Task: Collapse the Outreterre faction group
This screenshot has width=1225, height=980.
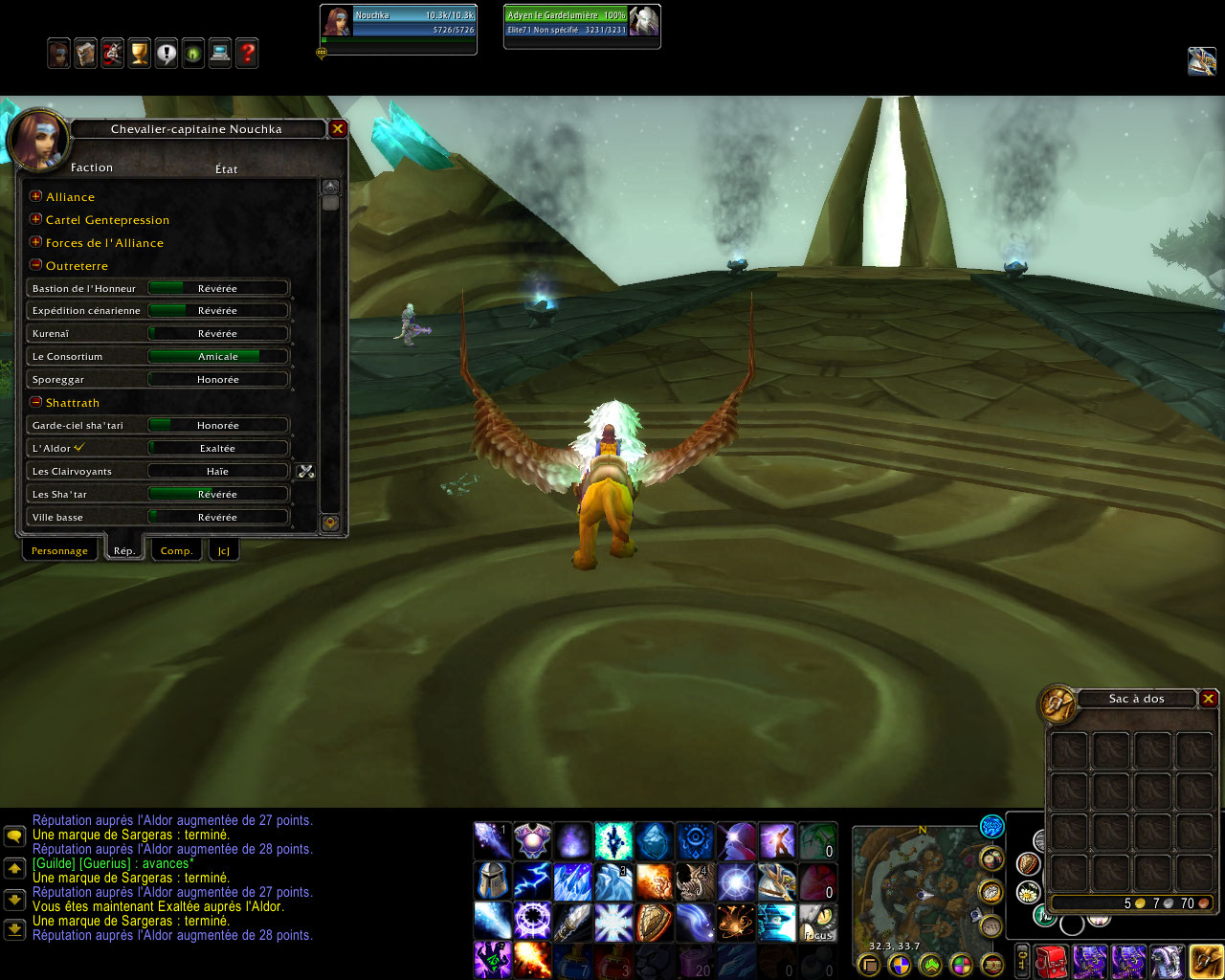Action: click(x=36, y=265)
